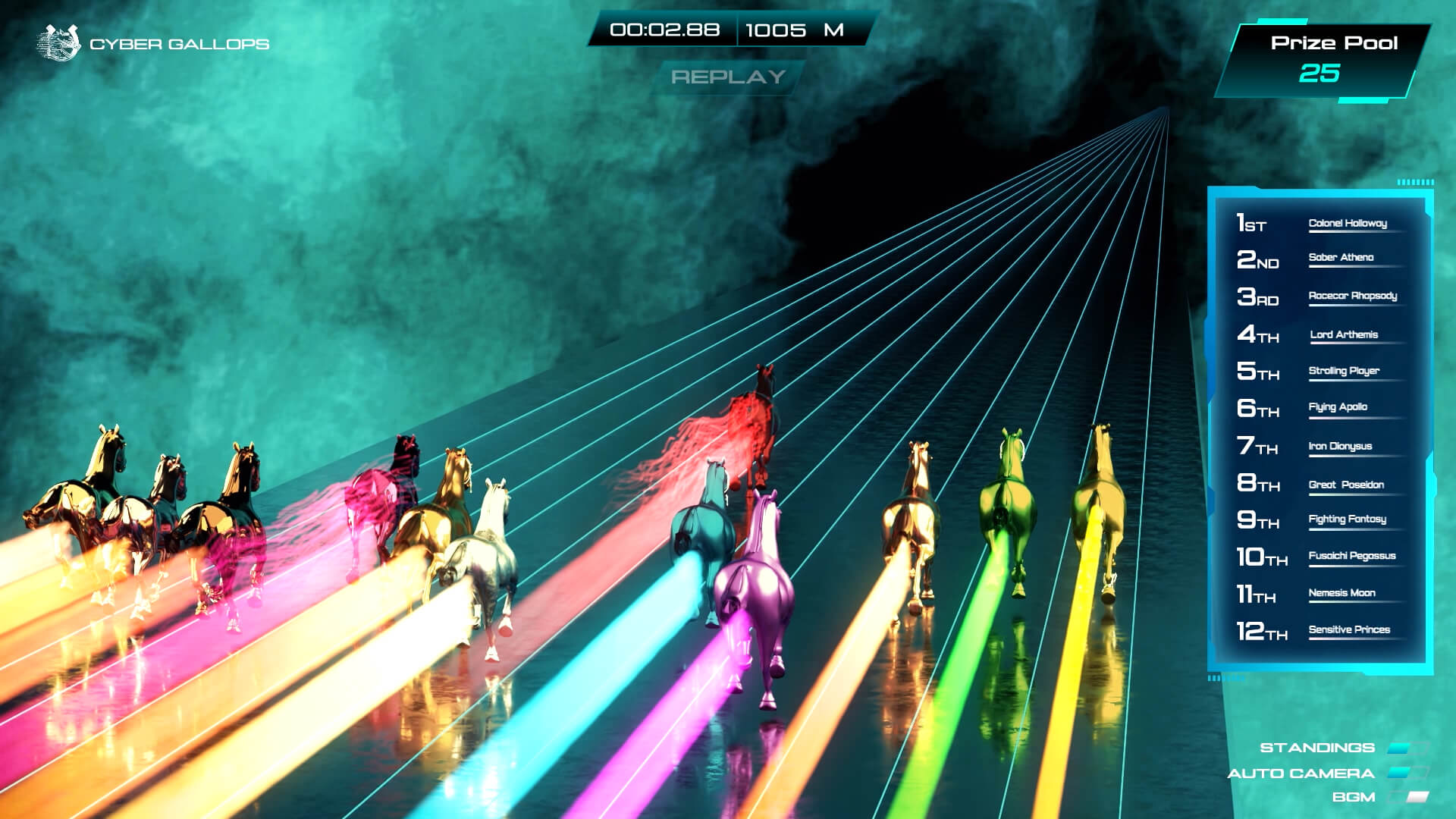Pick Fighting Fantasy in the standings list

1347,519
